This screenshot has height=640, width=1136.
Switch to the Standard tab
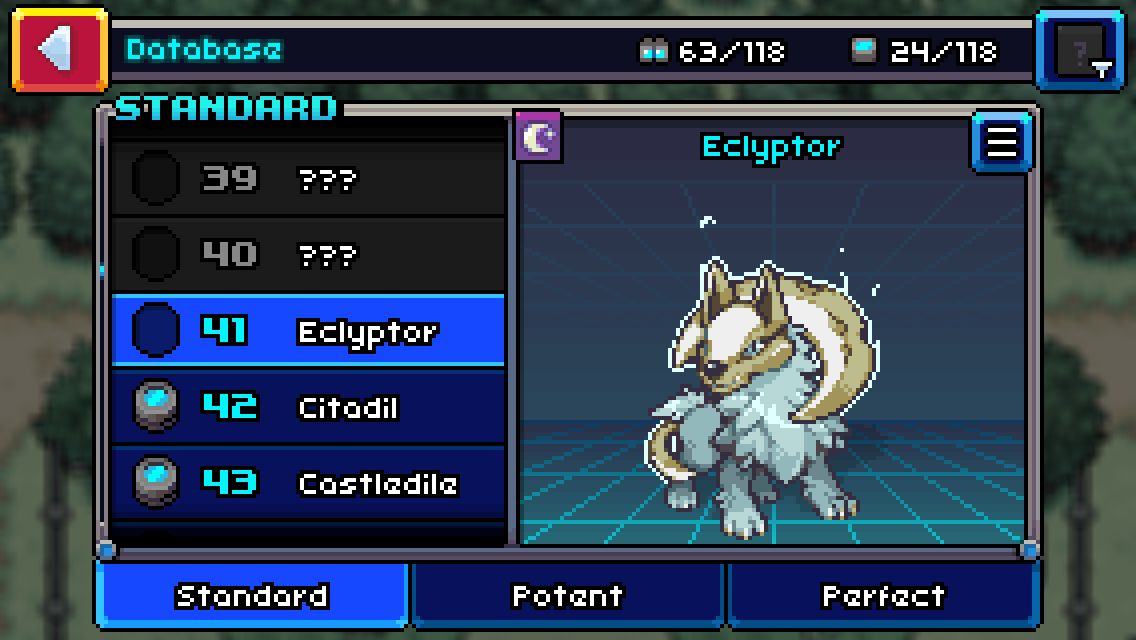[252, 596]
